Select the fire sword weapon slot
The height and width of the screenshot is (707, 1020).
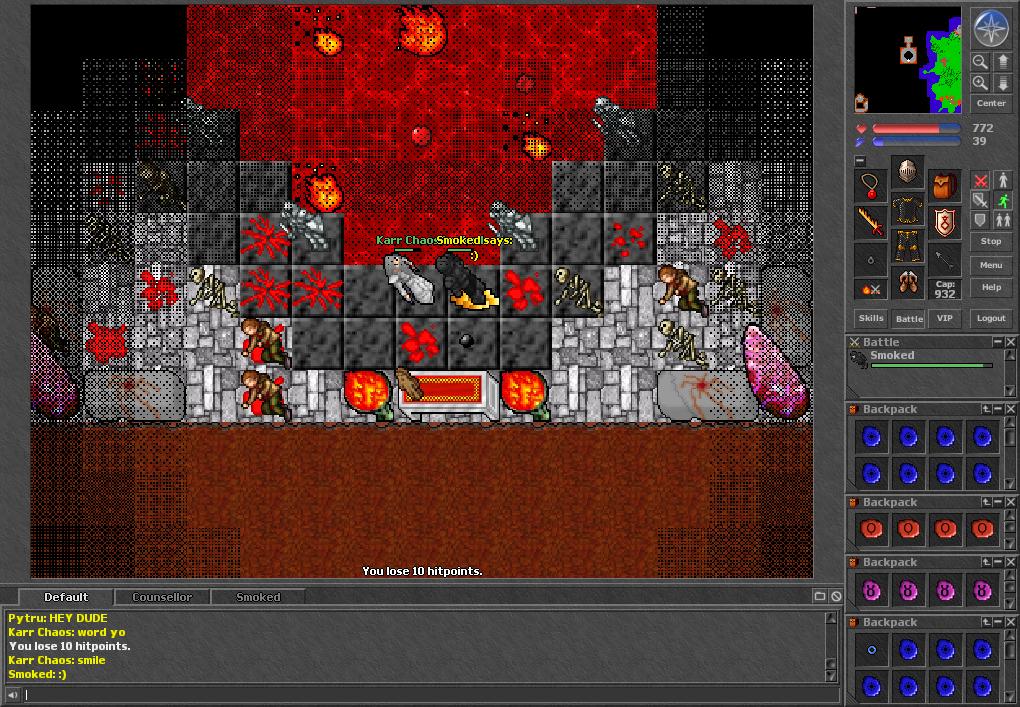click(872, 223)
